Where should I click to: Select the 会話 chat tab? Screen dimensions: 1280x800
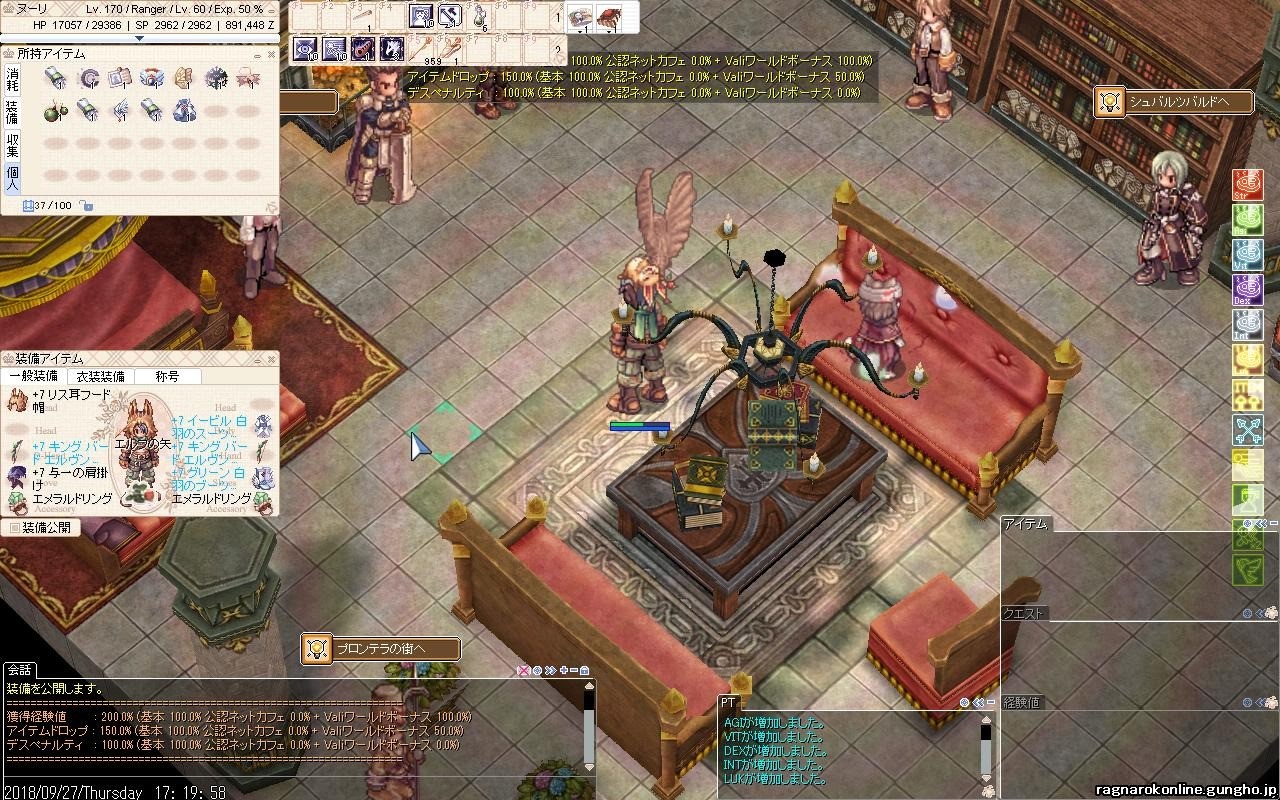(19, 670)
